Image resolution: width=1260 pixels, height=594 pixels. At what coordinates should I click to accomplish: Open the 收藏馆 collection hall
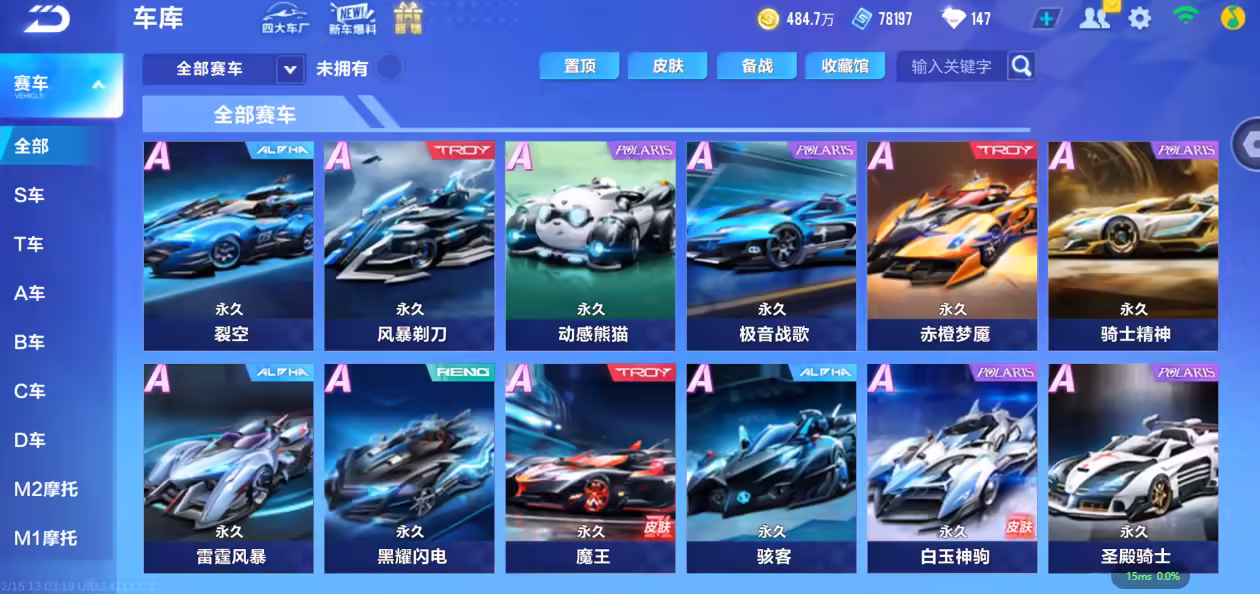pyautogui.click(x=844, y=66)
